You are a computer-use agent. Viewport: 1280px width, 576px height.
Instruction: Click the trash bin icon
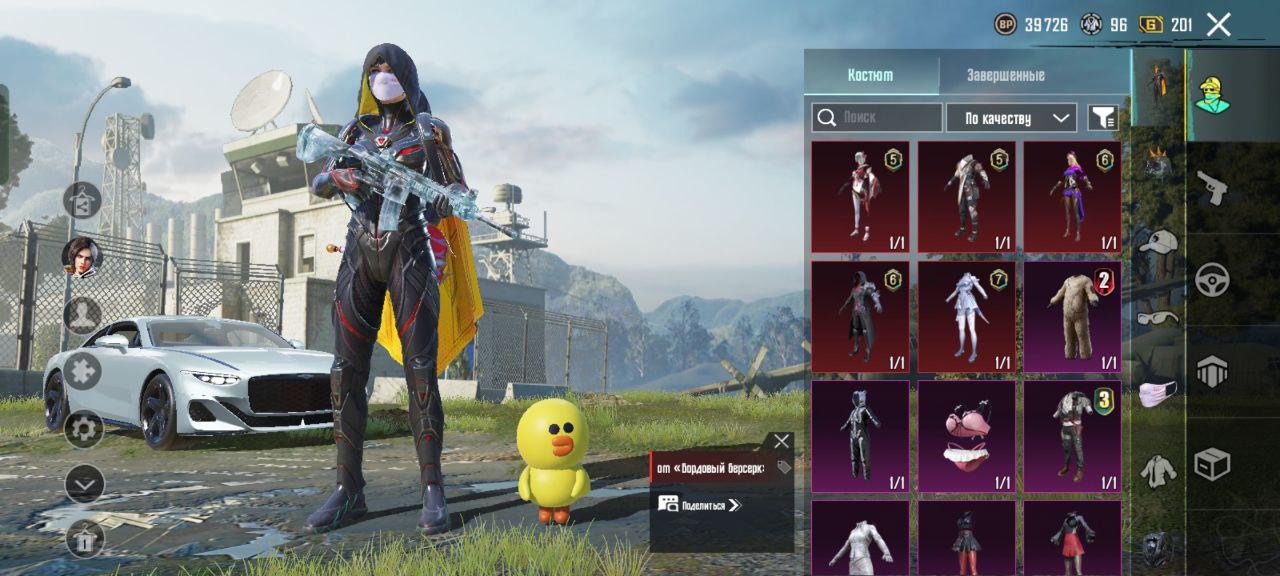point(84,540)
